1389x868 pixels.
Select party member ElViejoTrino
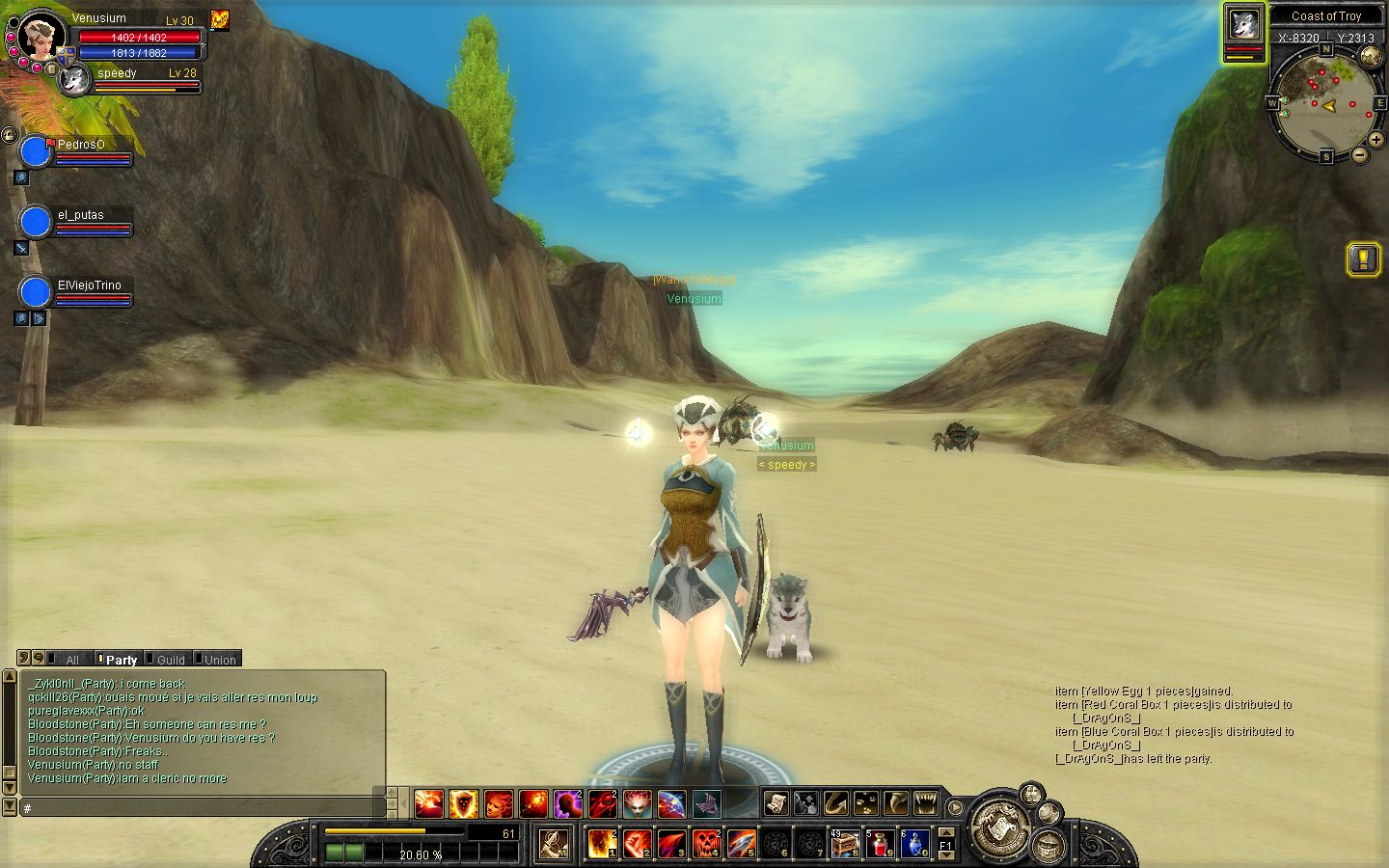tap(36, 292)
